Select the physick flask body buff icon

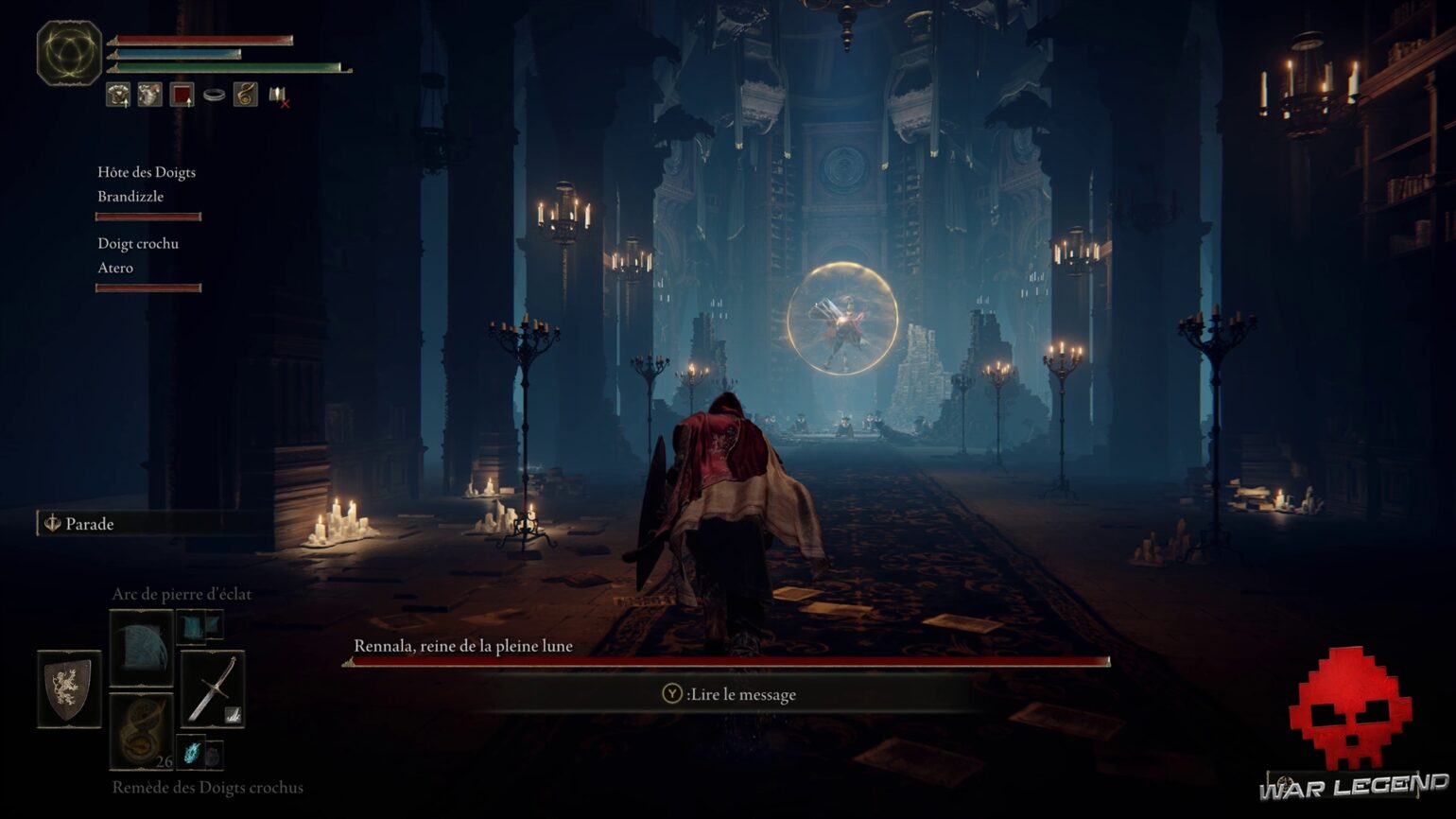[148, 96]
